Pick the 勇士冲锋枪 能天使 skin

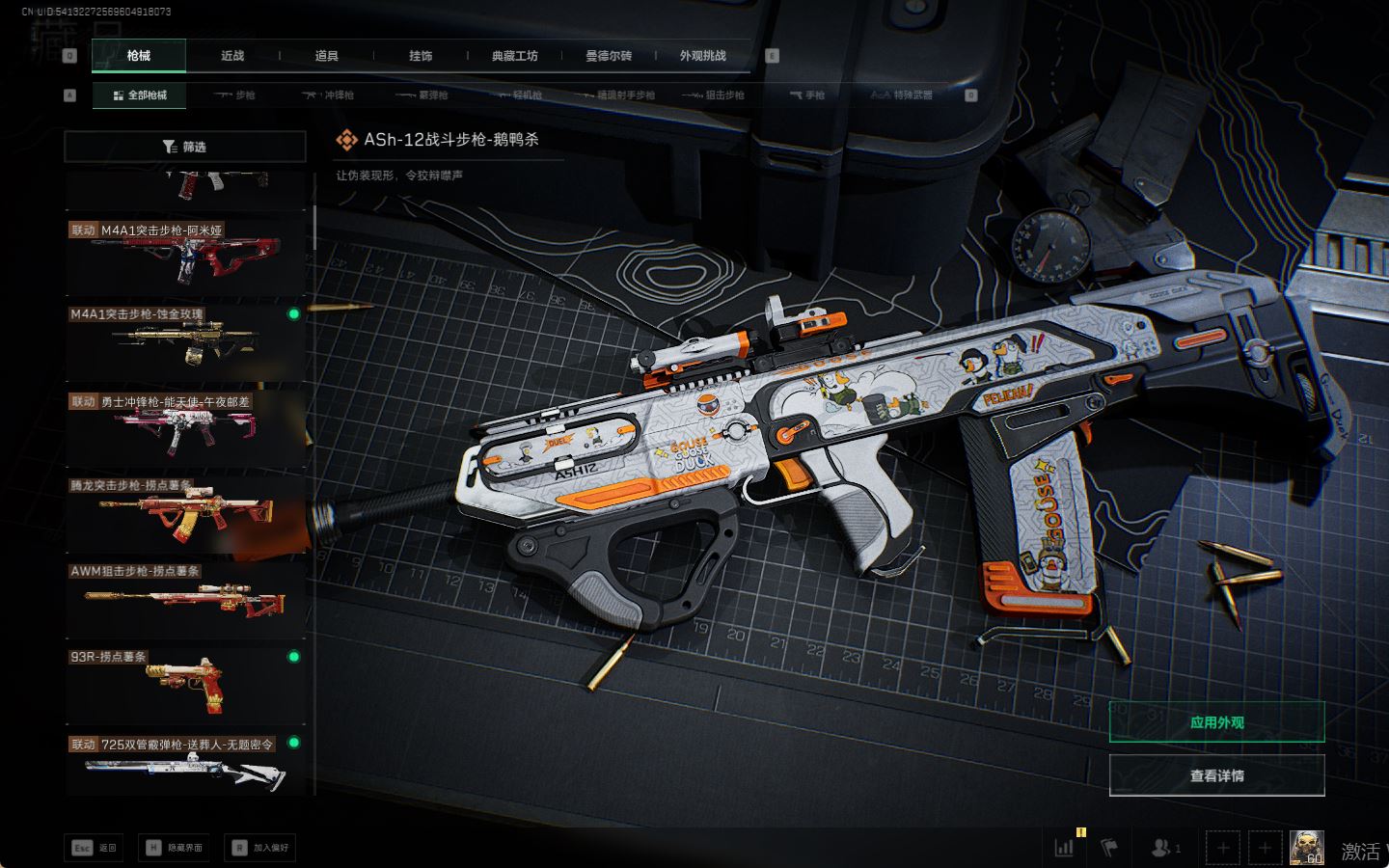[185, 427]
